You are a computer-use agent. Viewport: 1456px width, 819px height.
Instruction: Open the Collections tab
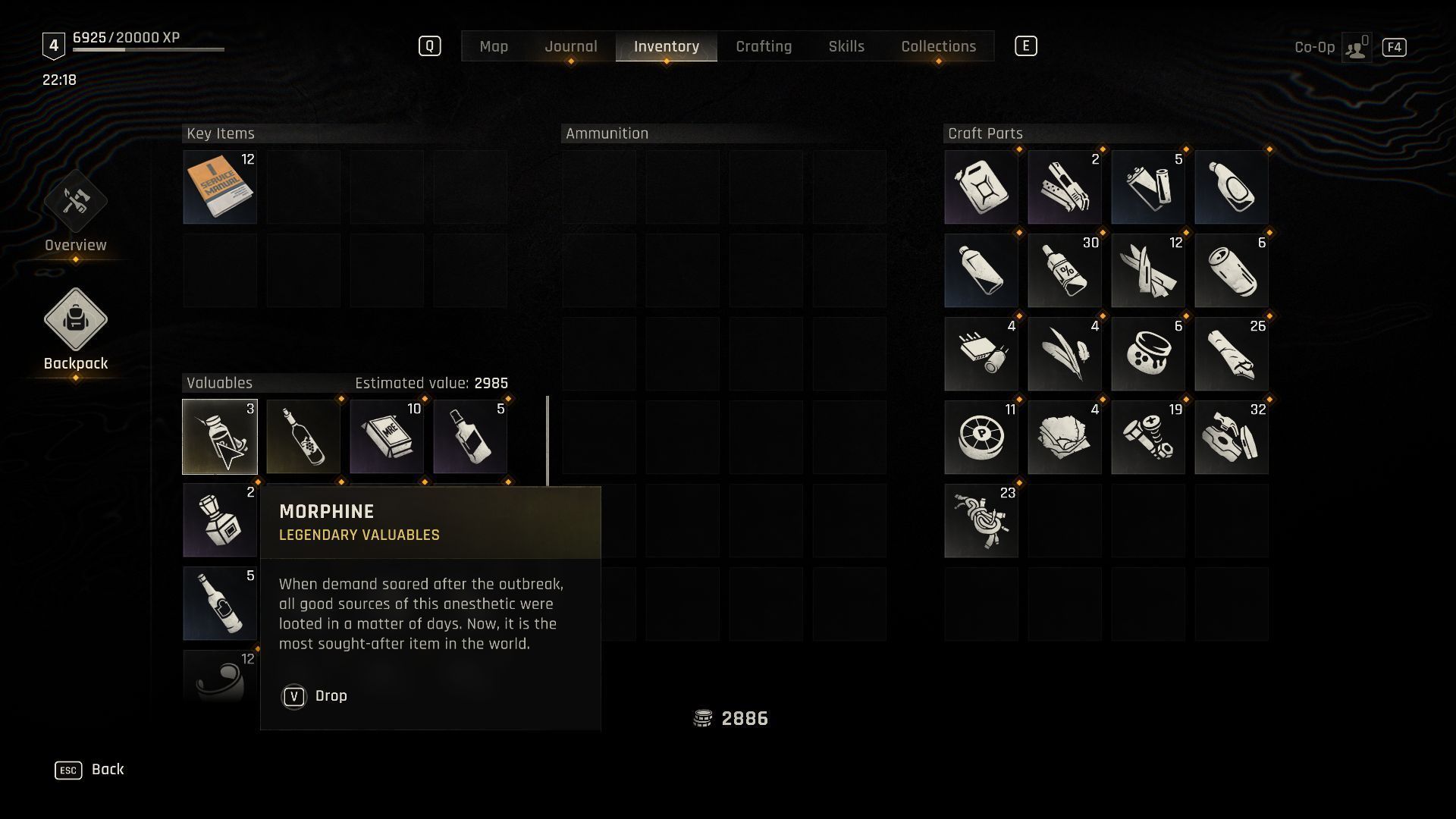coord(938,46)
